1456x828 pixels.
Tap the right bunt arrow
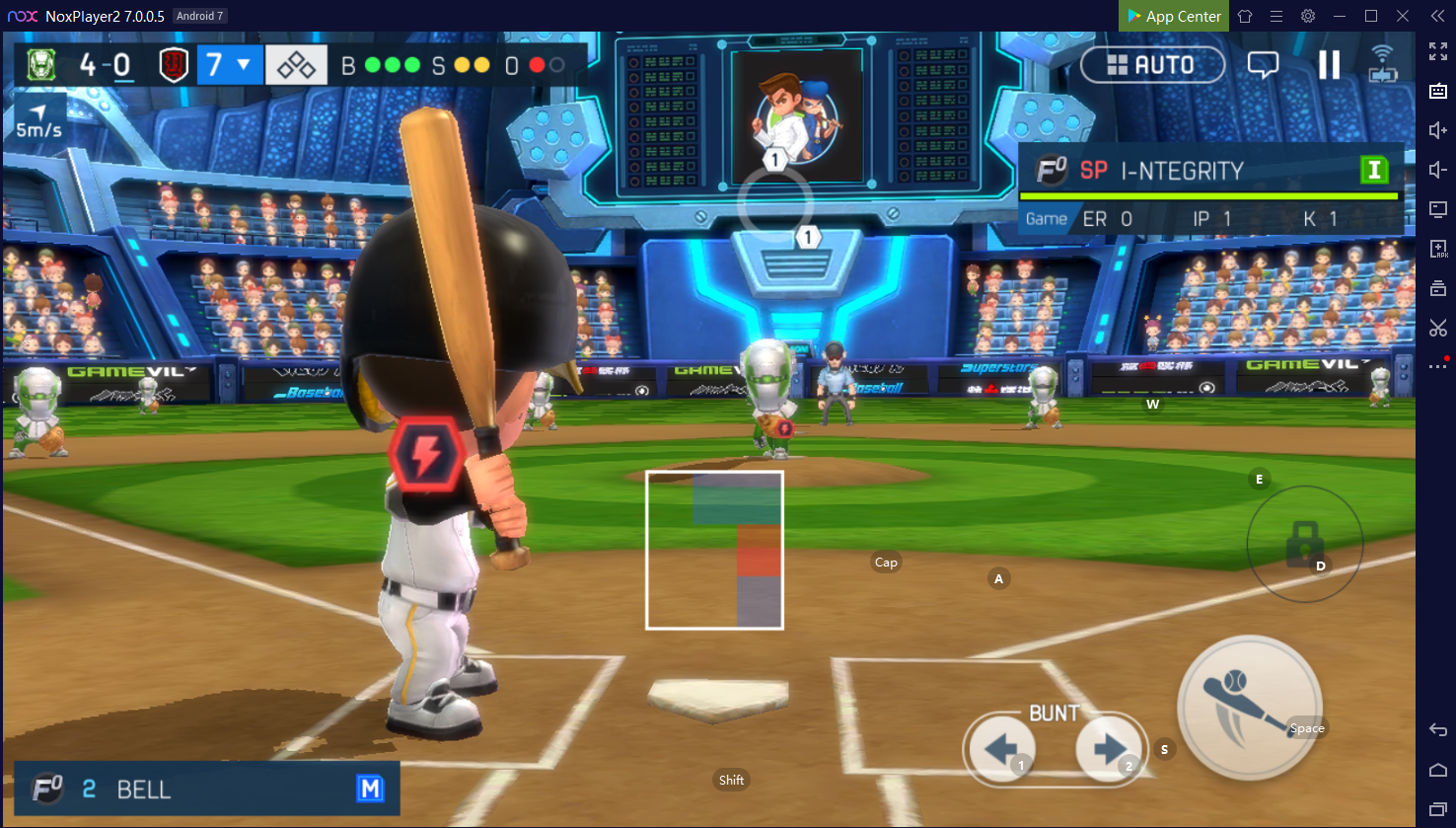1109,750
